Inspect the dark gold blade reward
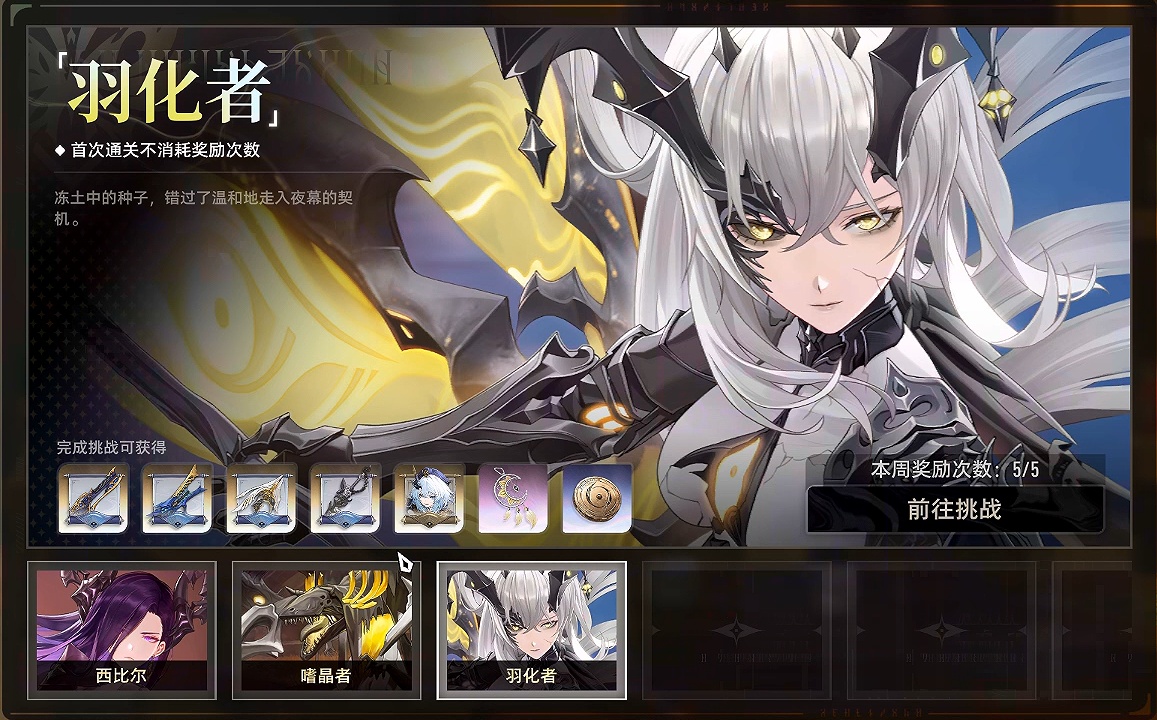This screenshot has width=1157, height=720. 93,498
